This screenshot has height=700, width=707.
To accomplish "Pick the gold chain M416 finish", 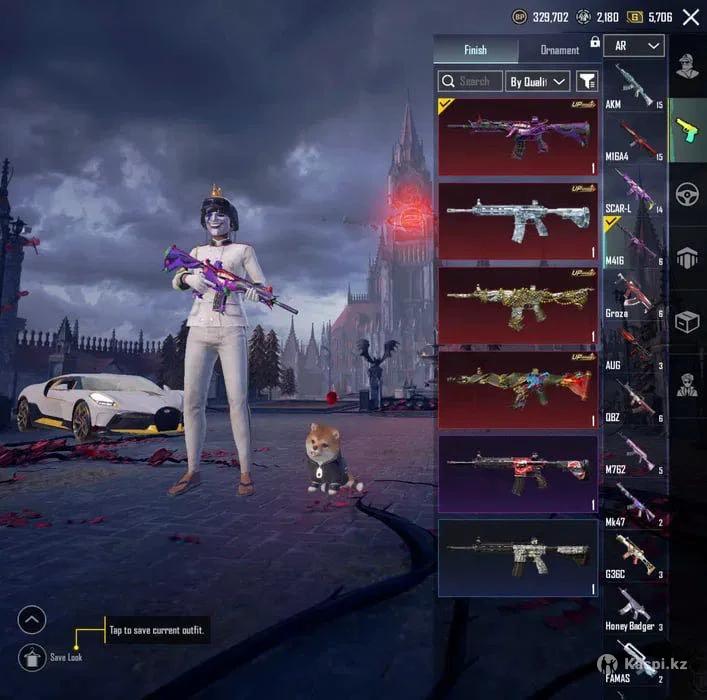I will (518, 305).
